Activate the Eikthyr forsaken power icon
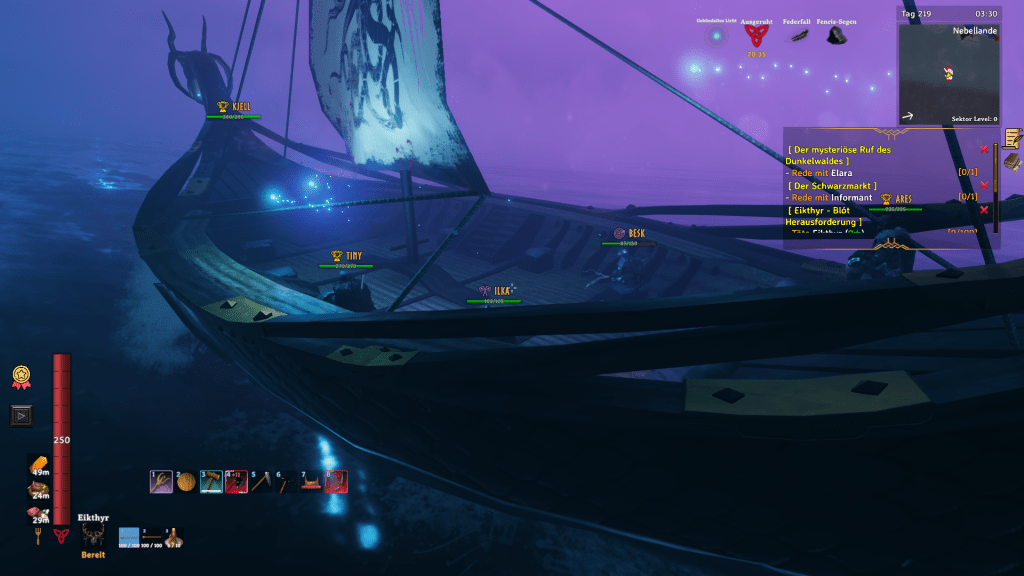This screenshot has height=576, width=1024. point(94,536)
